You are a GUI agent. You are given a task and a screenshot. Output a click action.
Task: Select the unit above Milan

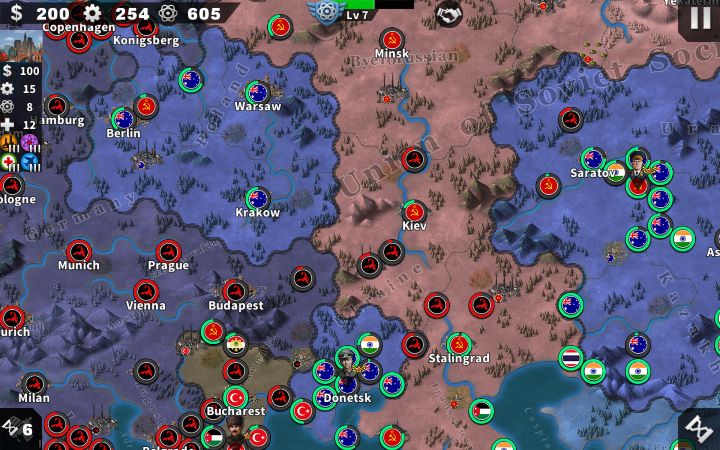(x=34, y=384)
